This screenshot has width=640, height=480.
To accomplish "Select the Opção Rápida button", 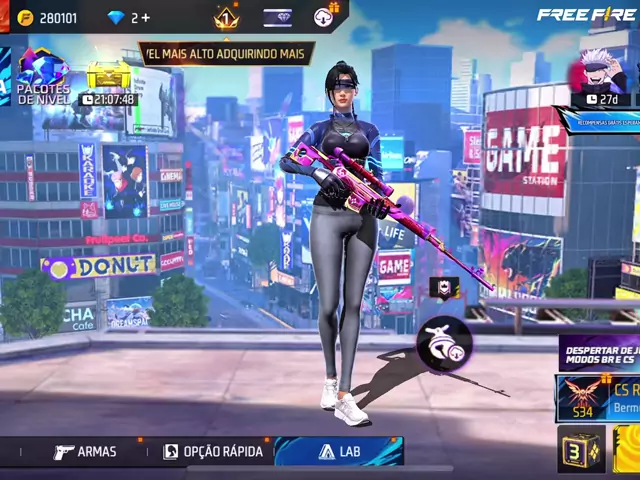I will pyautogui.click(x=213, y=452).
